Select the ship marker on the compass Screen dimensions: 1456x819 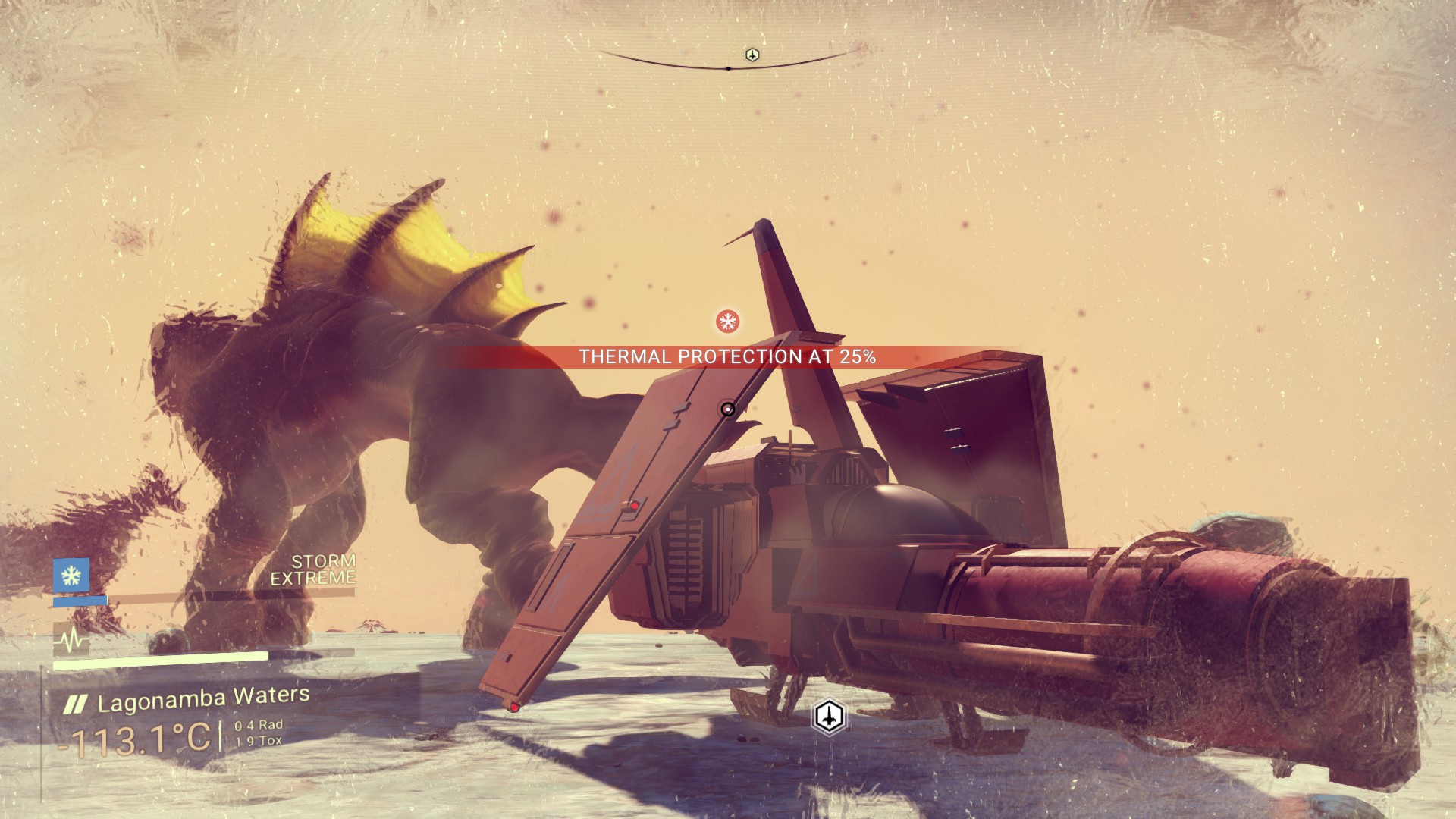click(752, 55)
